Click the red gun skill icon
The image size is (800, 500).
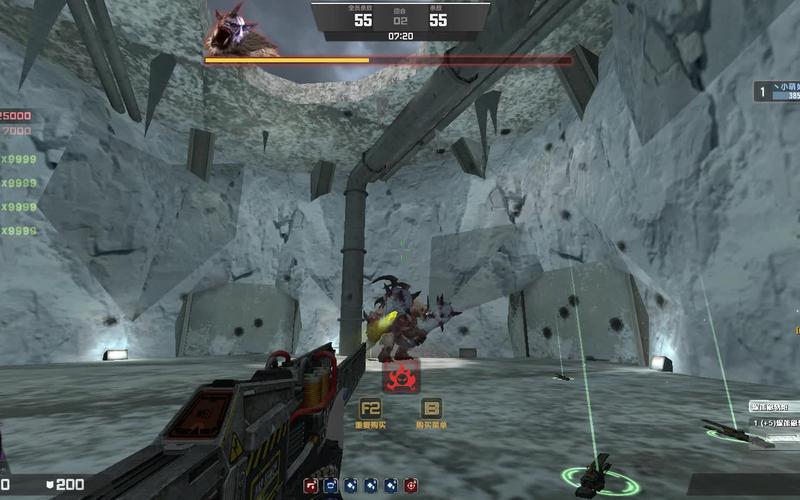[311, 486]
